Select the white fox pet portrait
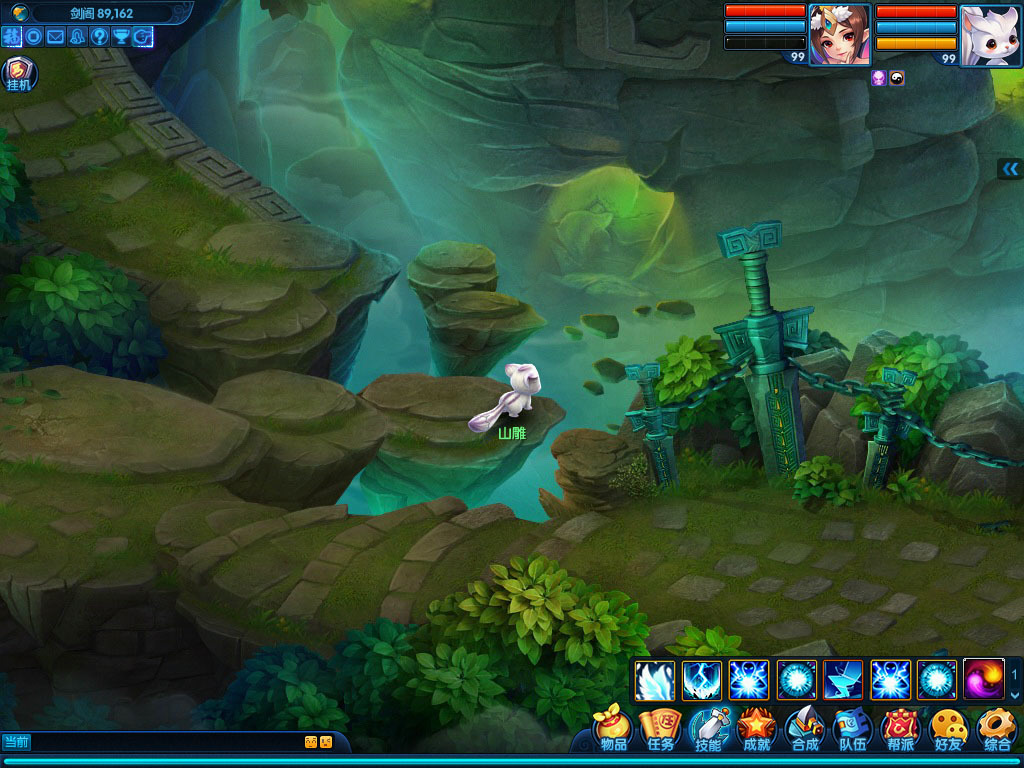The height and width of the screenshot is (768, 1024). [990, 35]
